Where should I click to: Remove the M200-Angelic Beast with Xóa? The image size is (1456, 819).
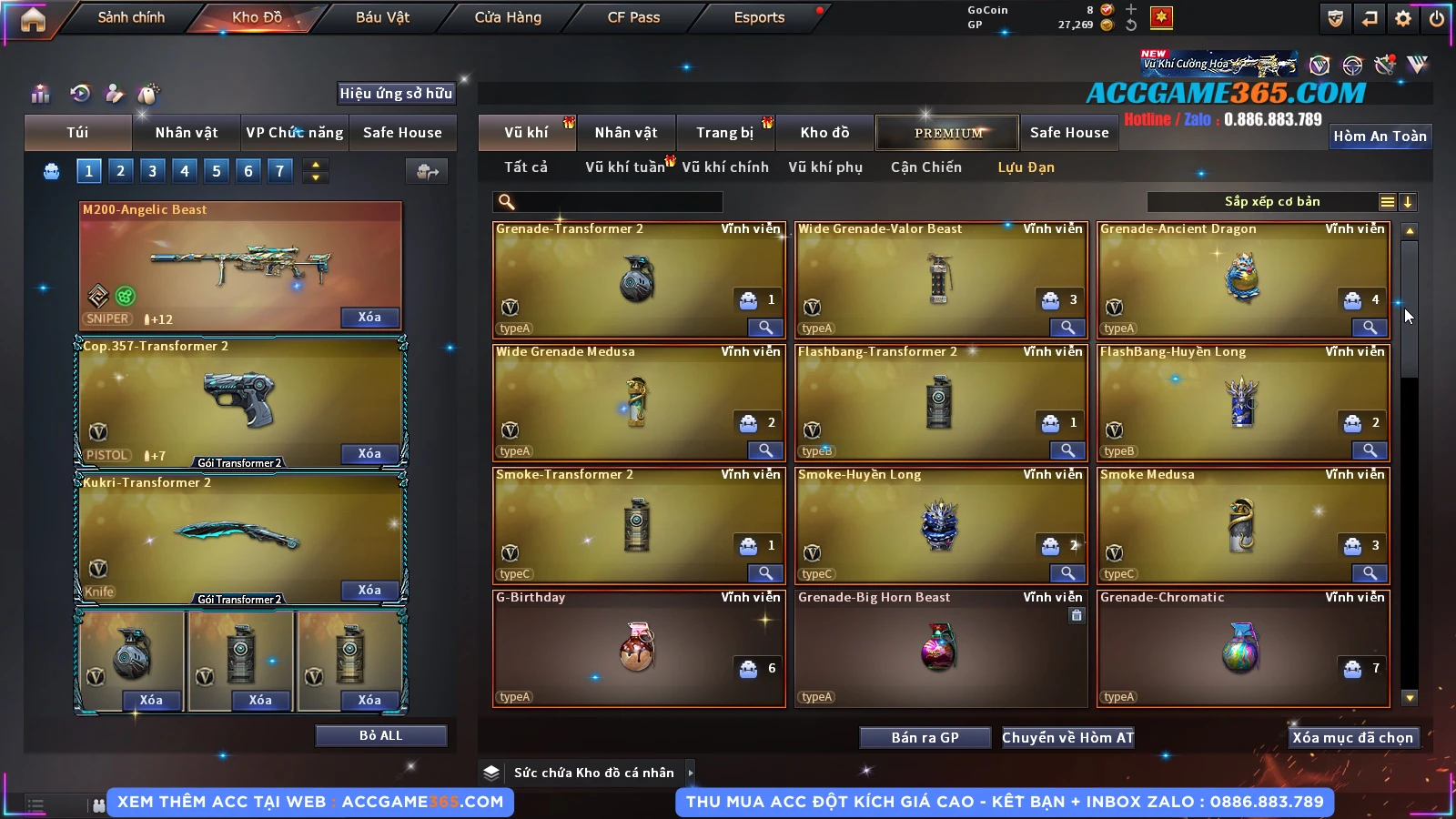pyautogui.click(x=369, y=317)
